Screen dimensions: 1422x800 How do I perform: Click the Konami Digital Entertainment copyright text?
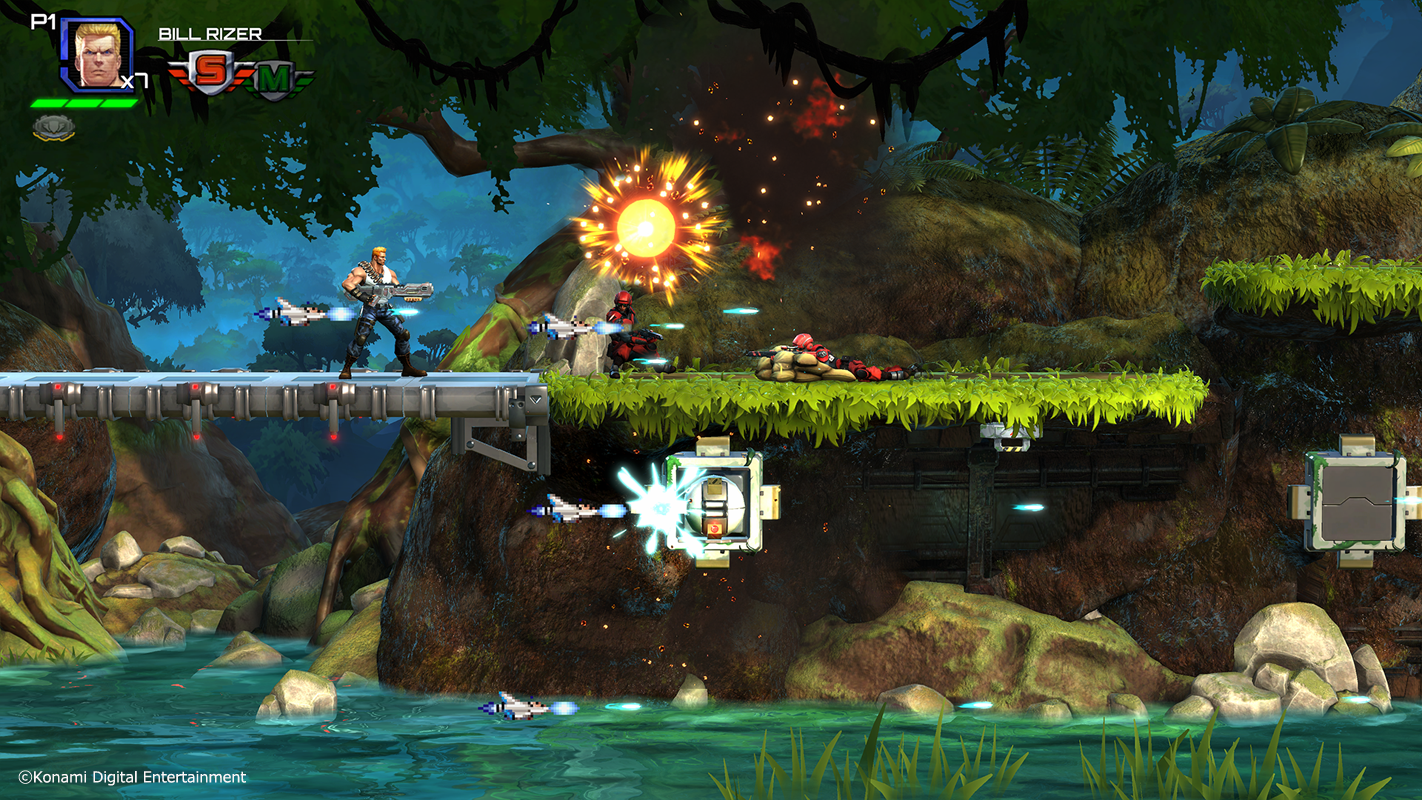tap(135, 776)
